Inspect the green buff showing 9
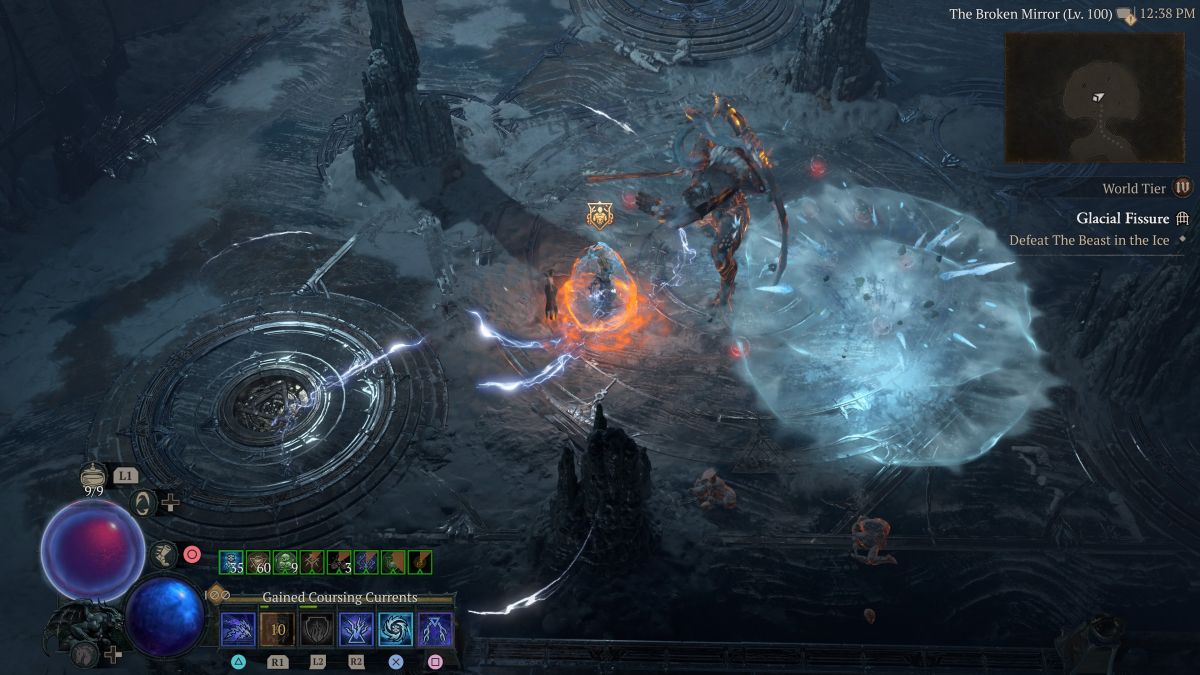Screen dimensions: 1200x675 (286, 562)
